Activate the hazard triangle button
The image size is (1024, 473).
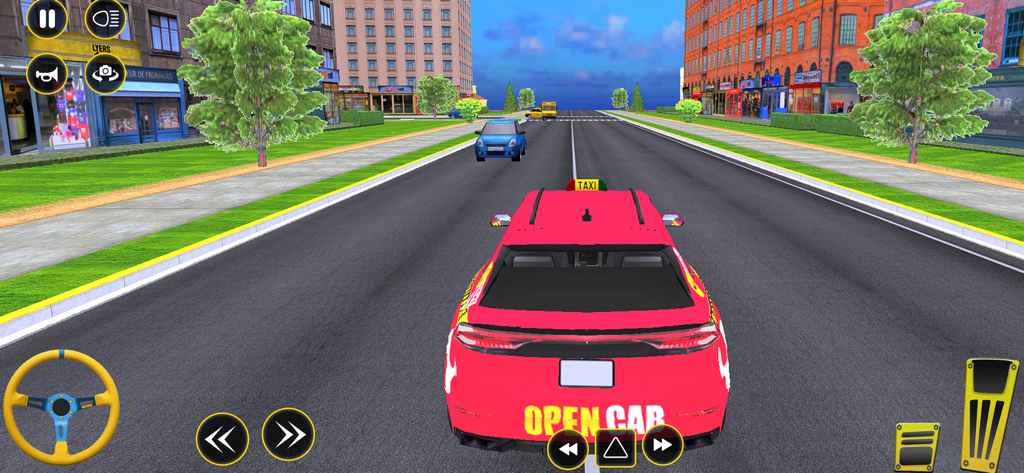615,449
